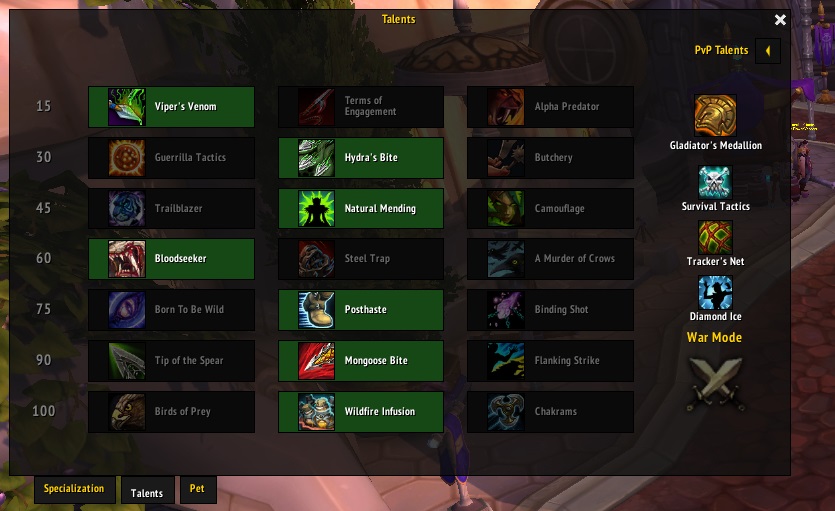Pick the Trailblazer talent

pos(171,209)
